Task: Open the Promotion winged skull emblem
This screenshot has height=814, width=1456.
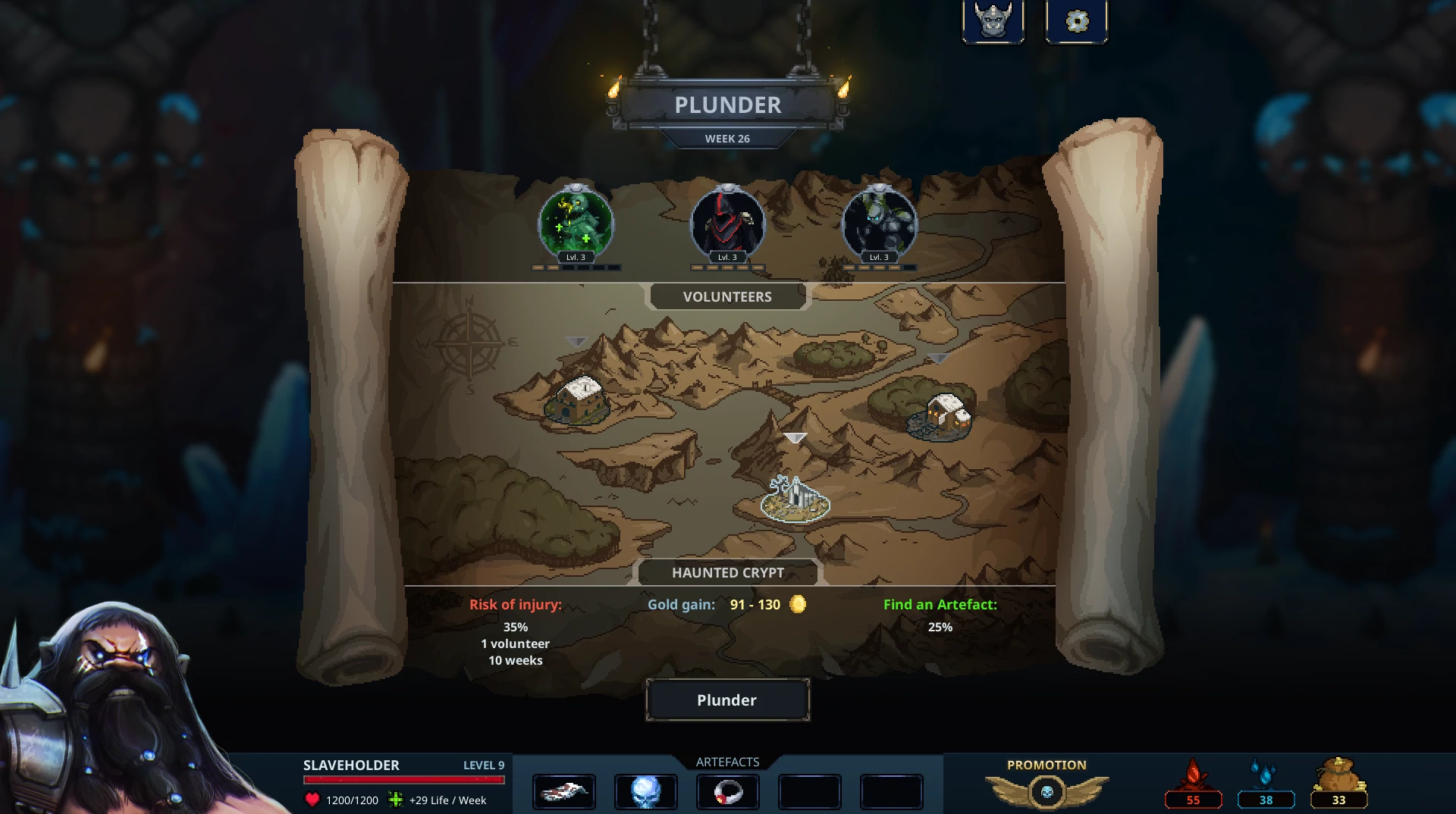Action: pos(1046,792)
